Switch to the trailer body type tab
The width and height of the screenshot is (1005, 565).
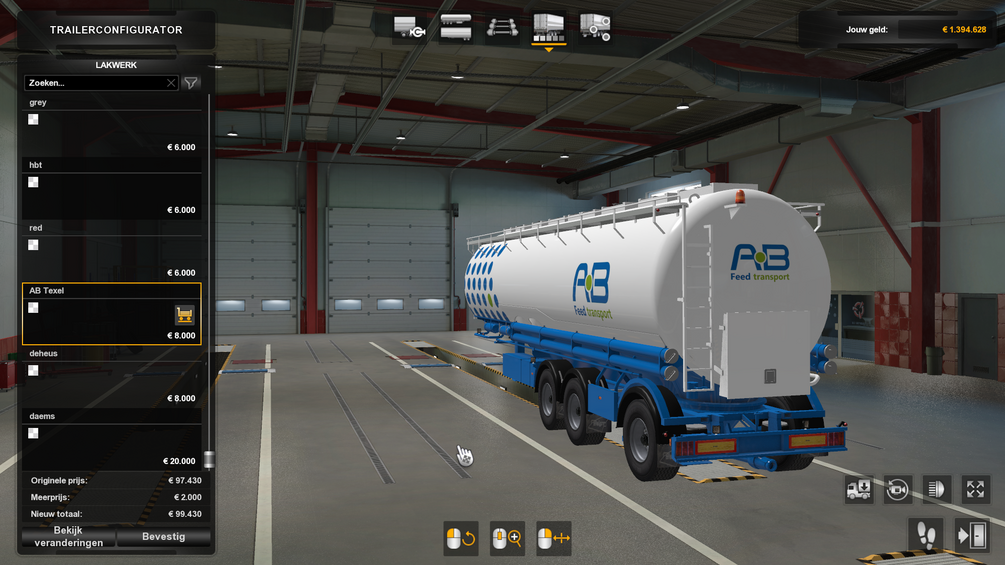coord(456,27)
